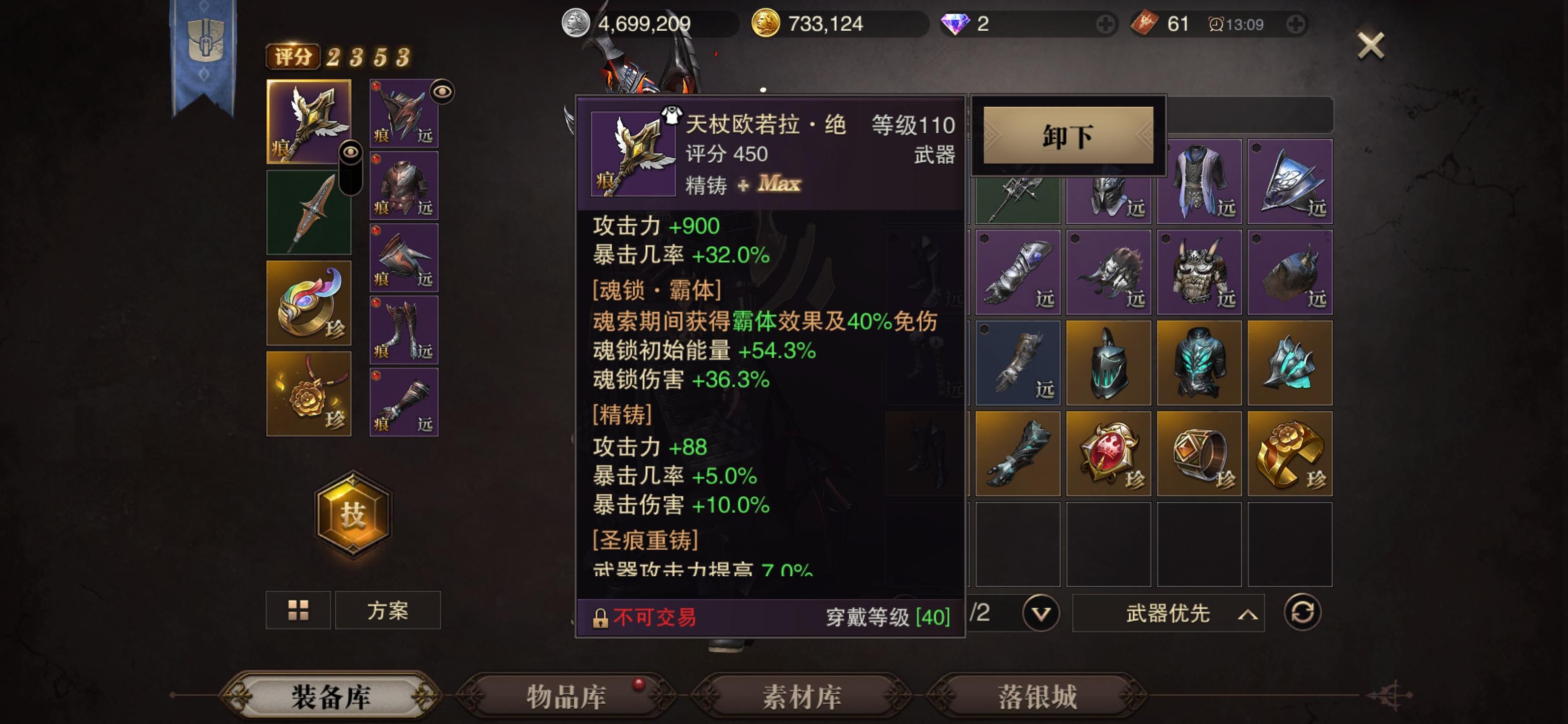This screenshot has height=724, width=1568.
Task: Click the silver lion coin icon
Action: (x=576, y=23)
